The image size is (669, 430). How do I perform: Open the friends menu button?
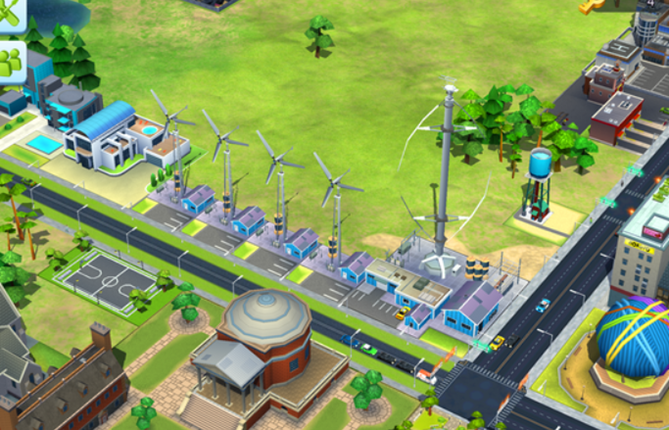pos(9,62)
